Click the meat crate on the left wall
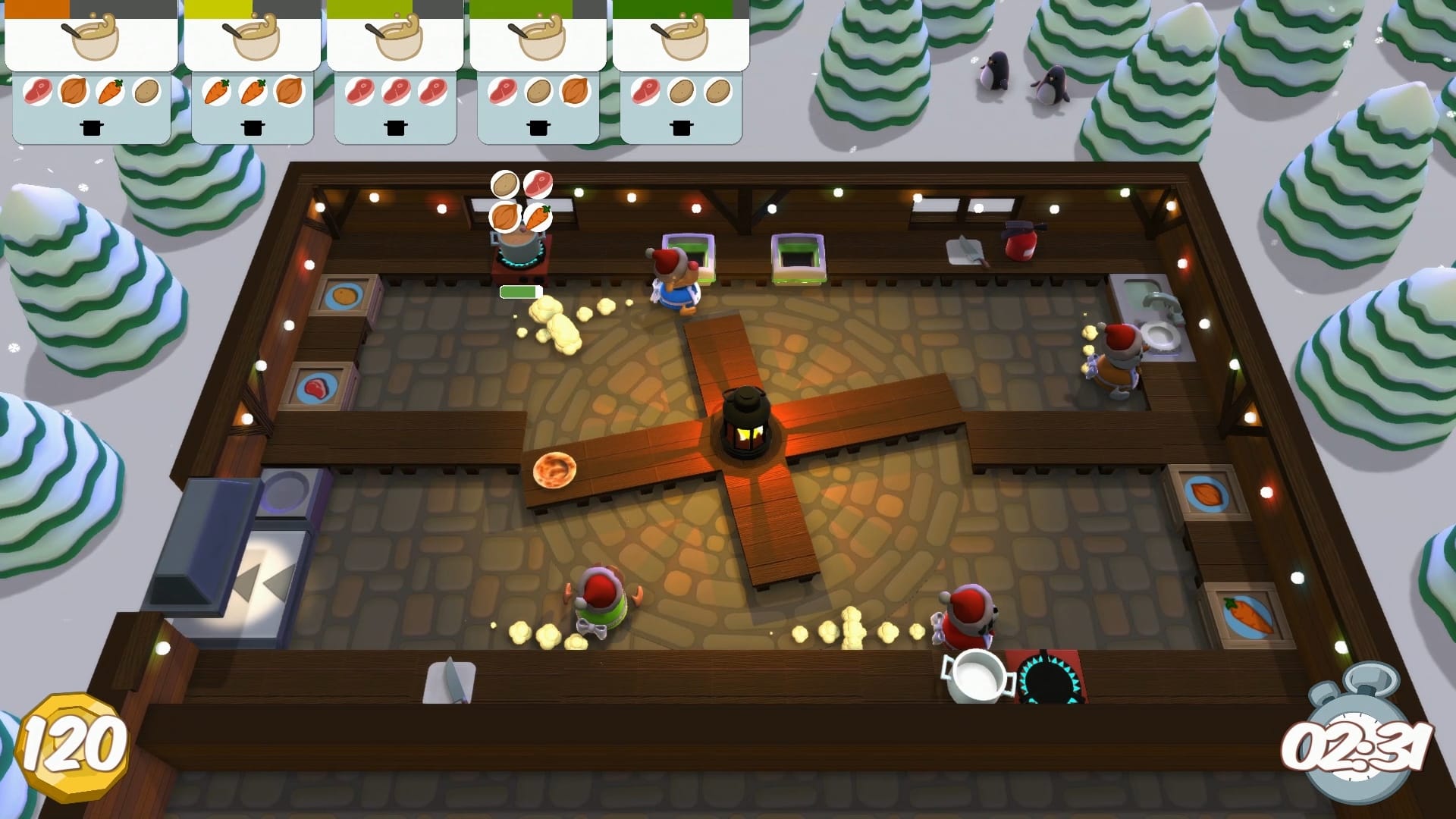The height and width of the screenshot is (819, 1456). click(318, 387)
